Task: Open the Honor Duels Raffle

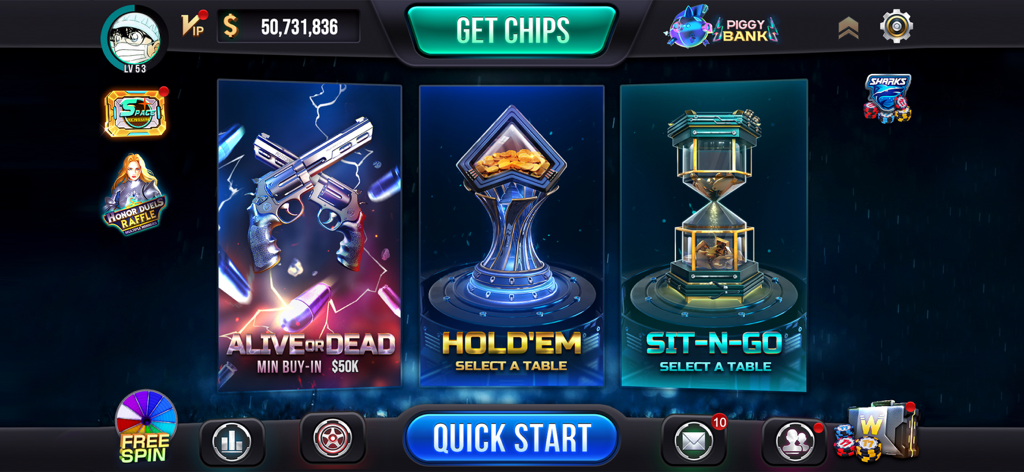Action: click(x=134, y=195)
